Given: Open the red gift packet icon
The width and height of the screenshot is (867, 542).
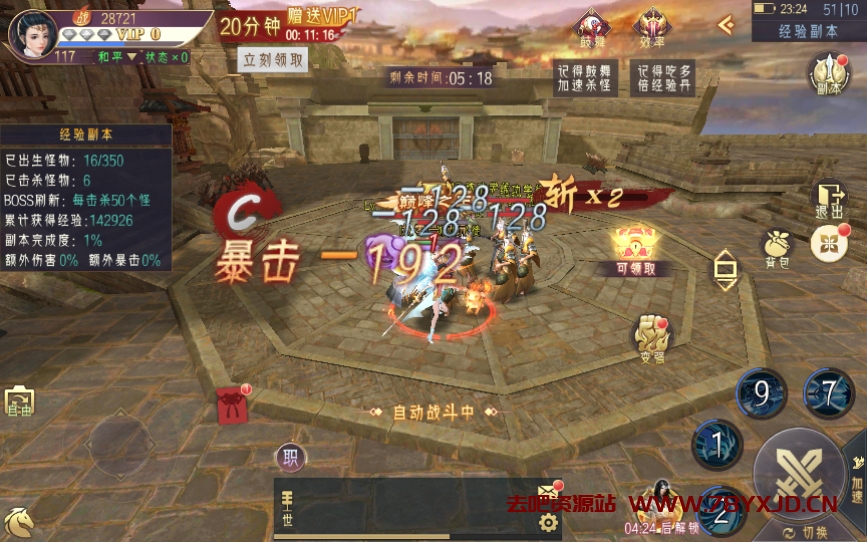Looking at the screenshot, I should click(x=232, y=405).
